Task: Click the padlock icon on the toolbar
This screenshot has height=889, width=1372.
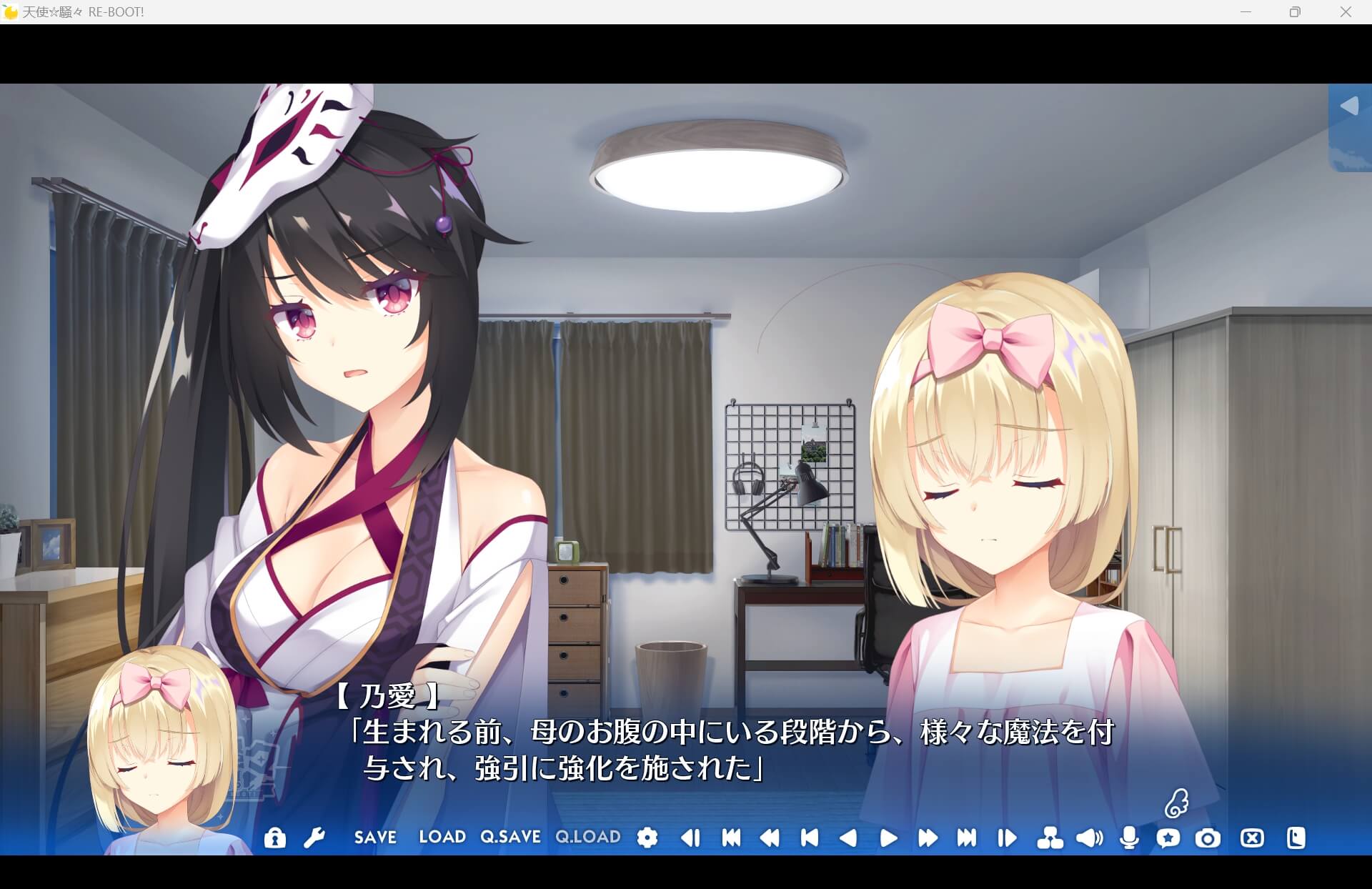Action: (275, 838)
